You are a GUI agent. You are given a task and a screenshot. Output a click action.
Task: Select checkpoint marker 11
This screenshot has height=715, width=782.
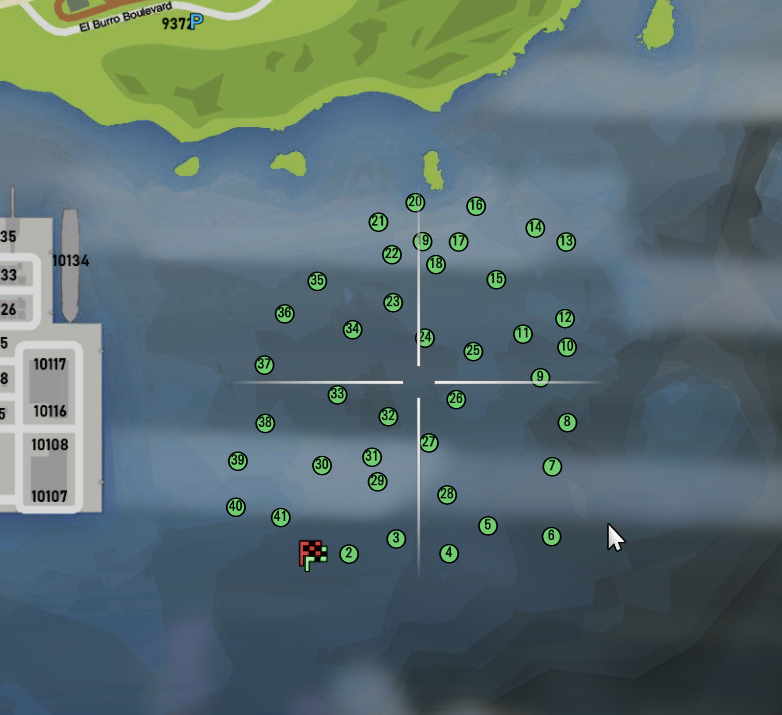[x=523, y=333]
